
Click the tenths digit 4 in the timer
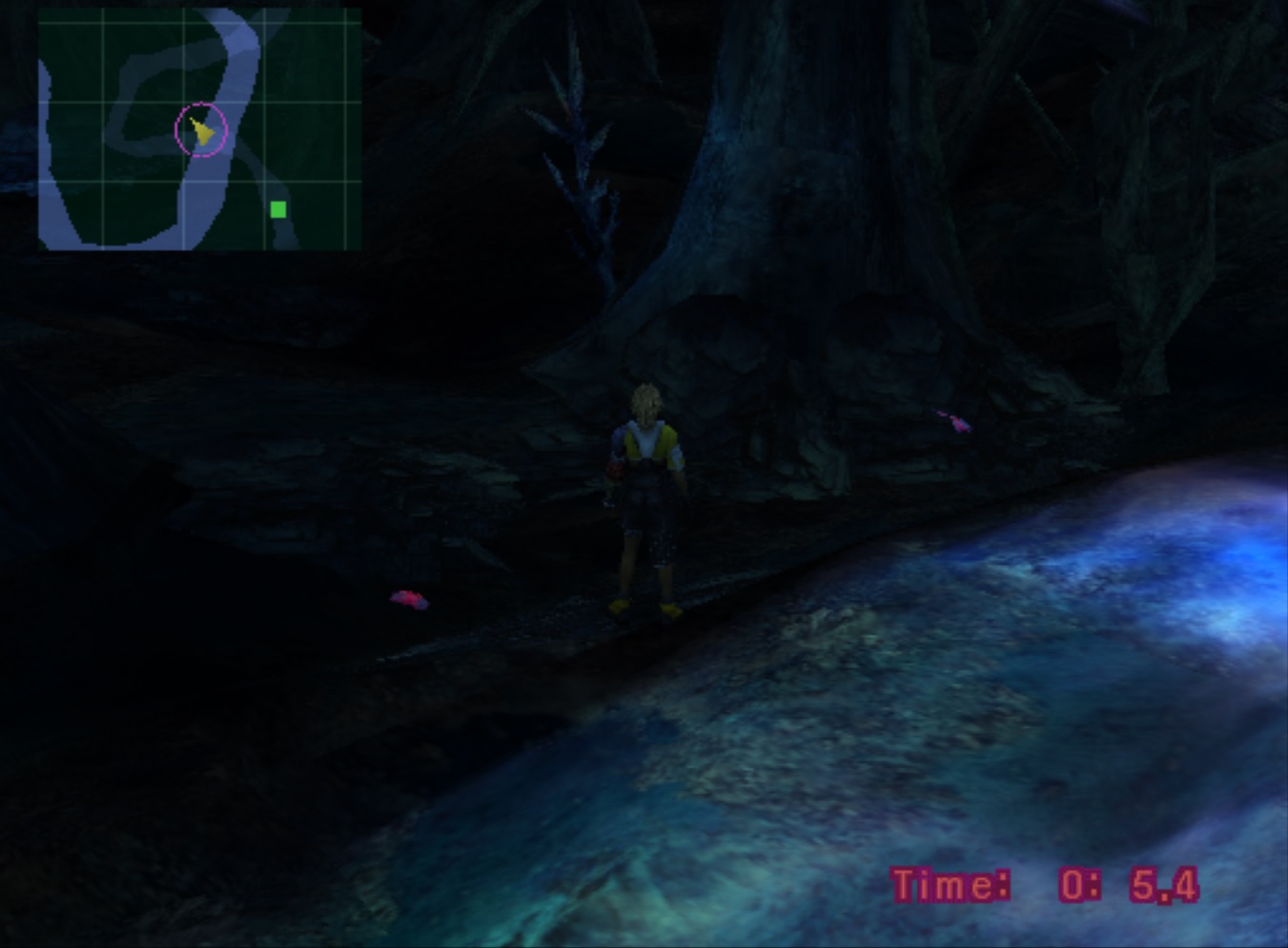pos(1185,885)
